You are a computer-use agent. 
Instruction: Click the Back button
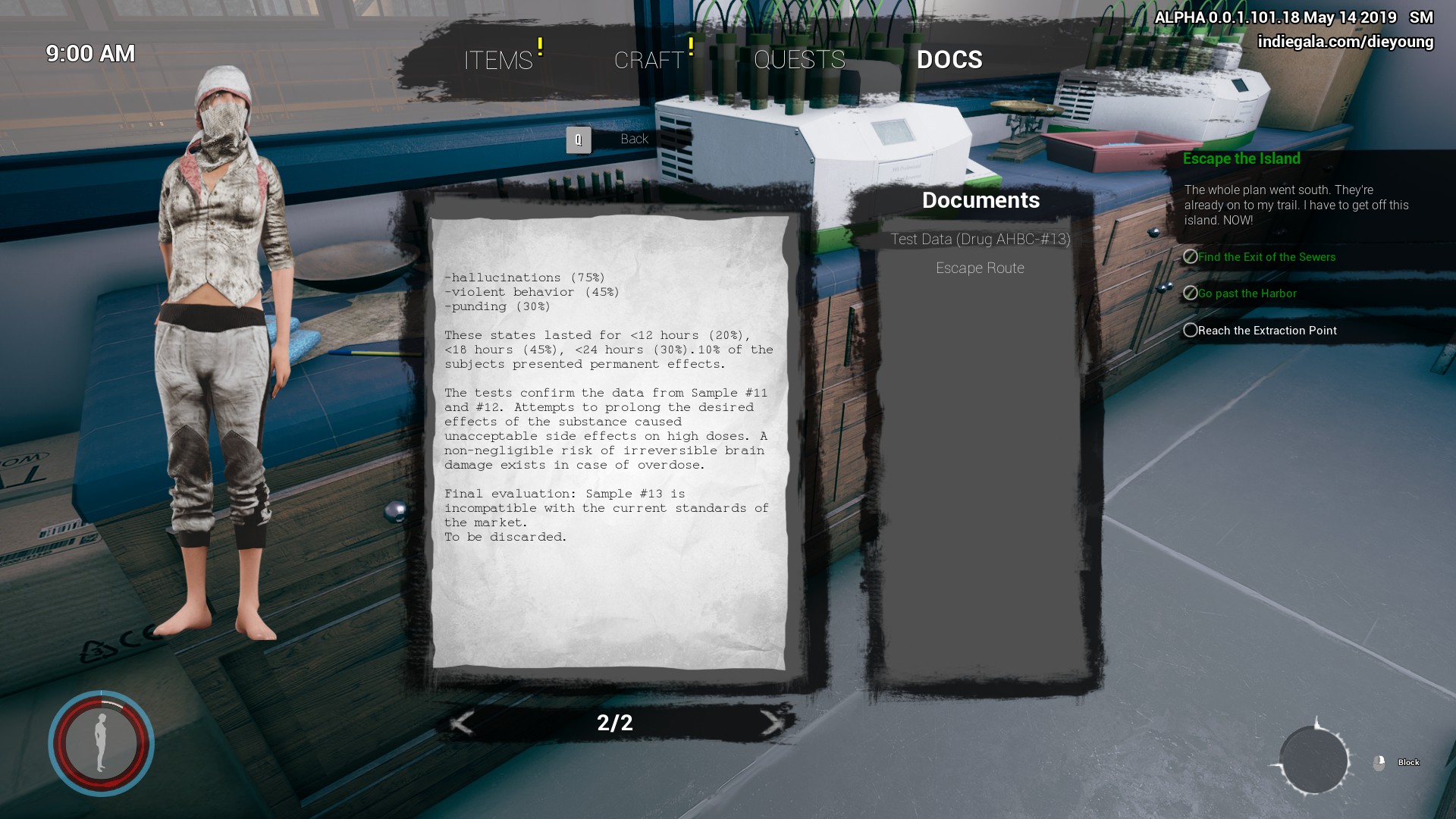633,140
